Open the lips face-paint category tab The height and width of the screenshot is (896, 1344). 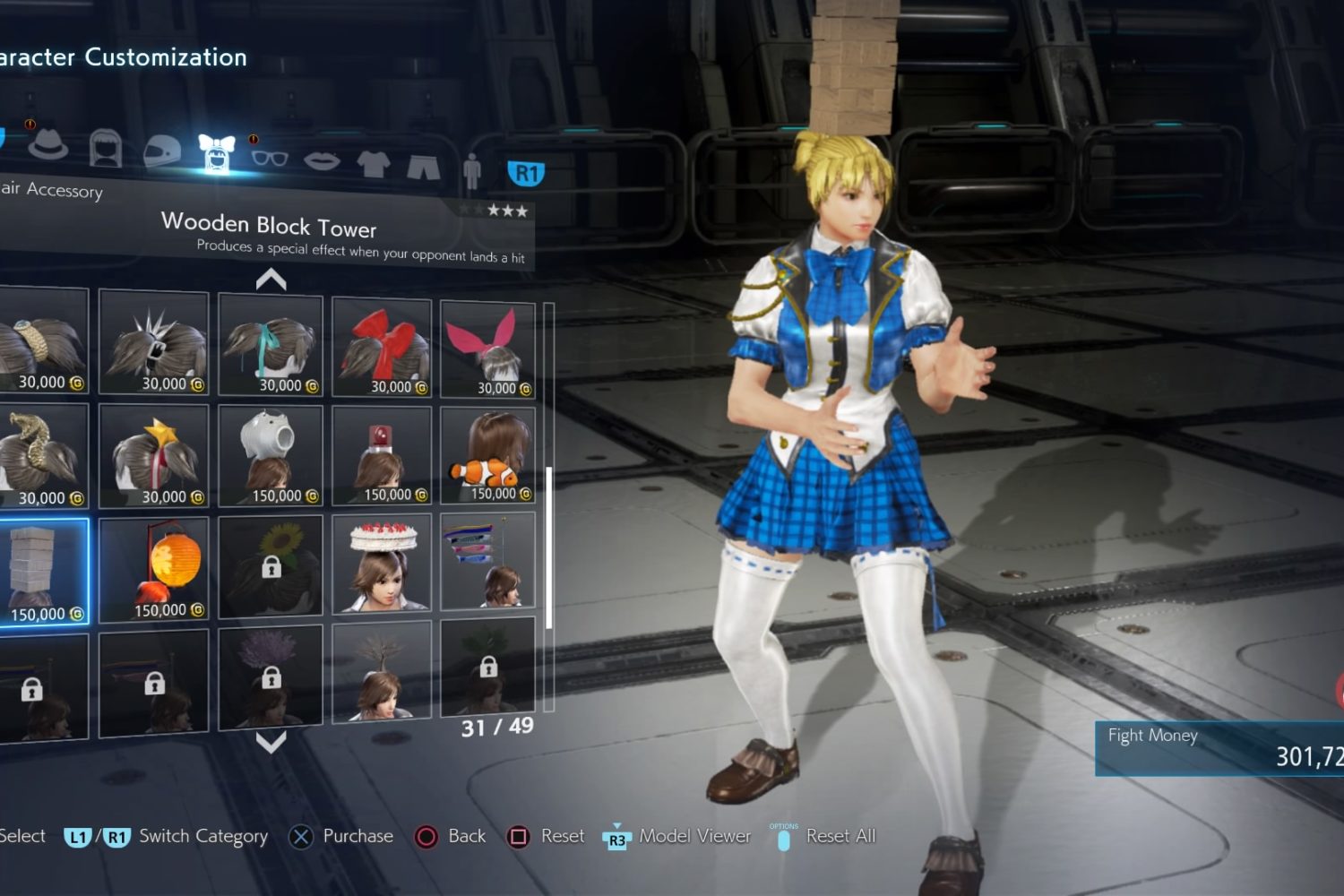click(322, 161)
